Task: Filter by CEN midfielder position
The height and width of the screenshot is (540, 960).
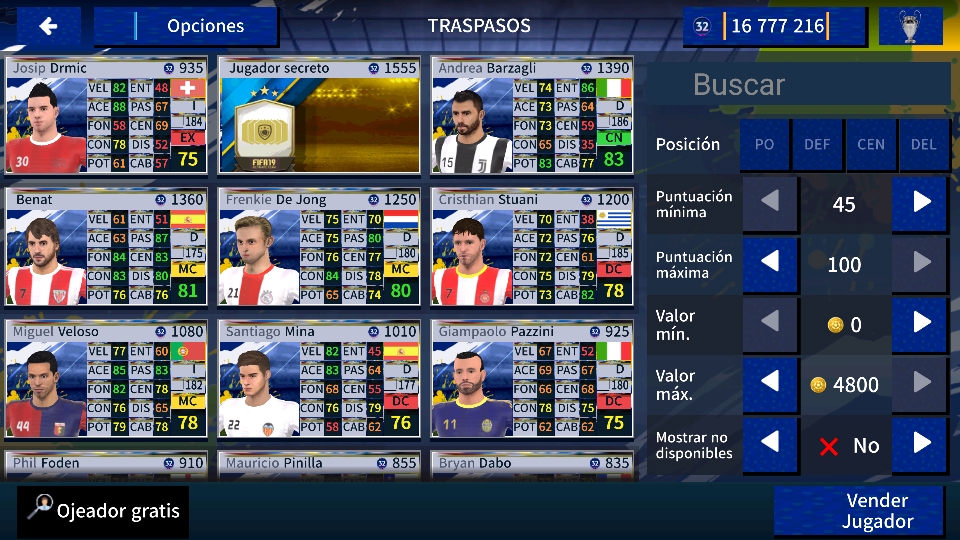Action: pos(871,144)
